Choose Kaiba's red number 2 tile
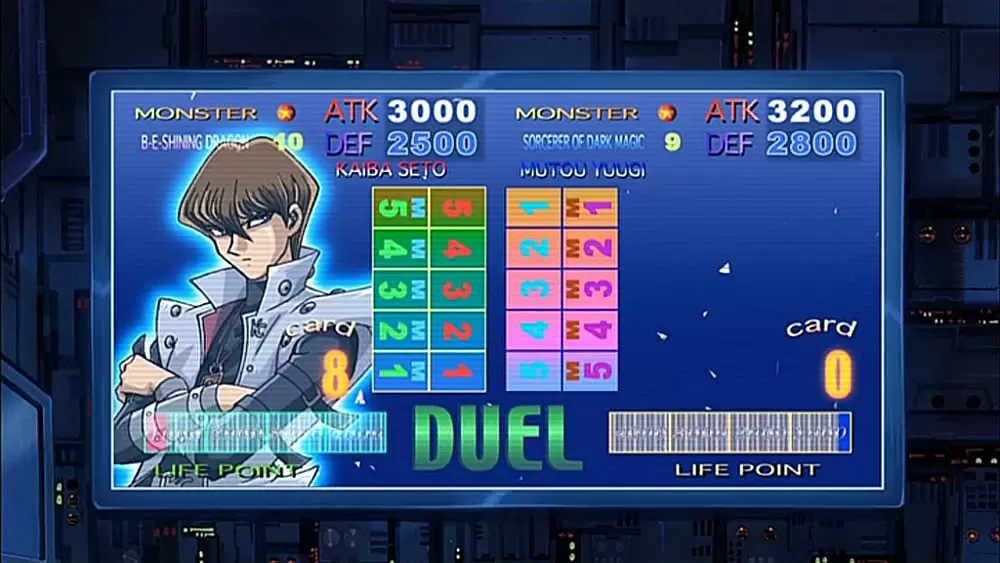The image size is (1000, 563). click(x=458, y=331)
